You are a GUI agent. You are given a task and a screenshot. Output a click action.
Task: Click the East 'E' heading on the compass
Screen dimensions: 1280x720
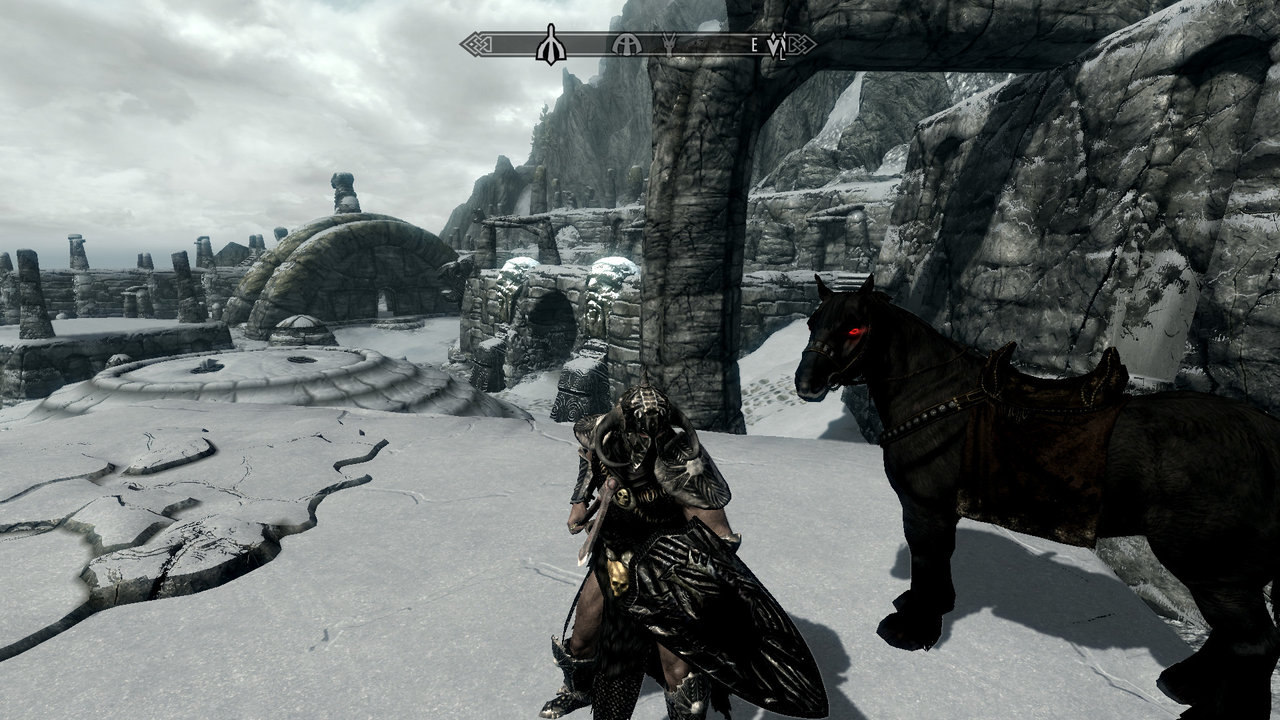[754, 44]
